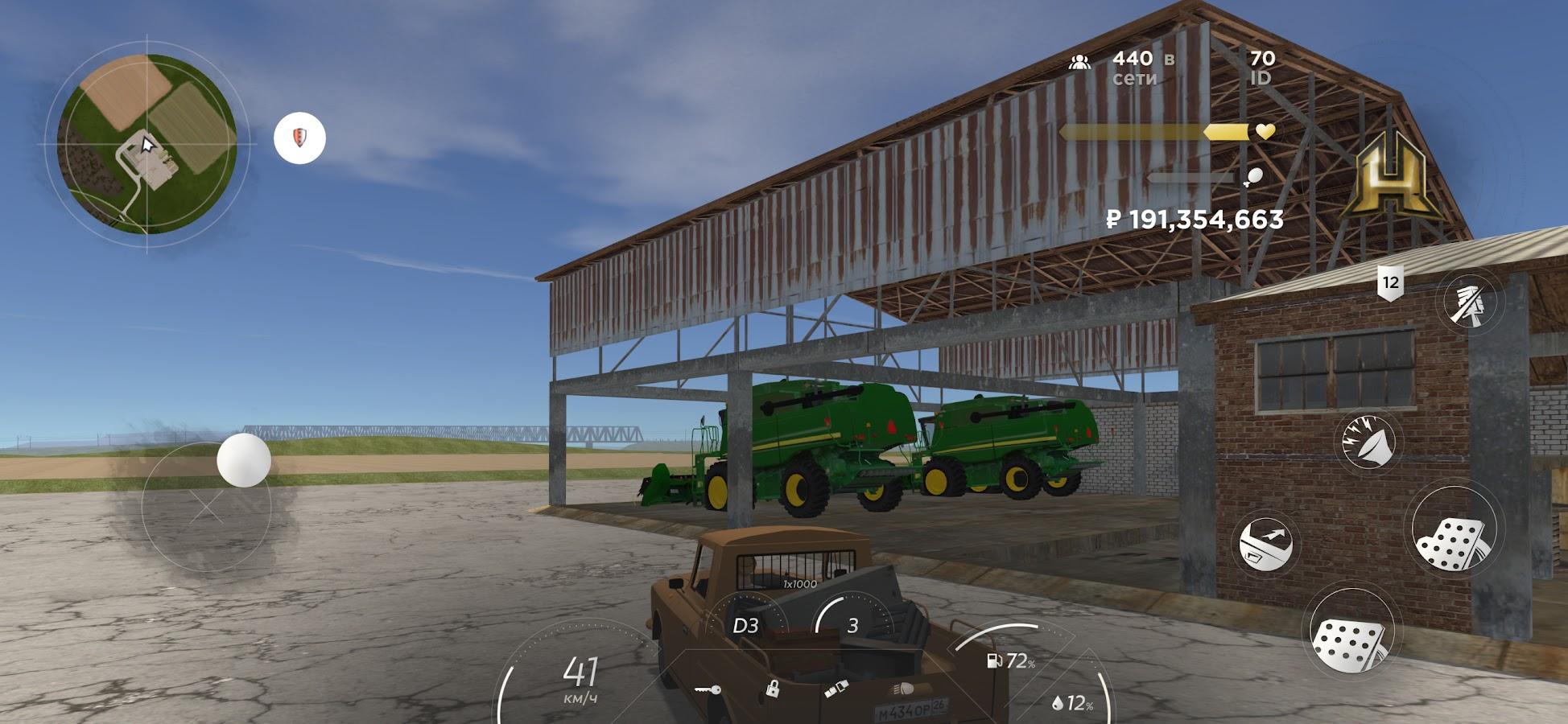
Task: Open the gold H logo menu
Action: pyautogui.click(x=1390, y=180)
